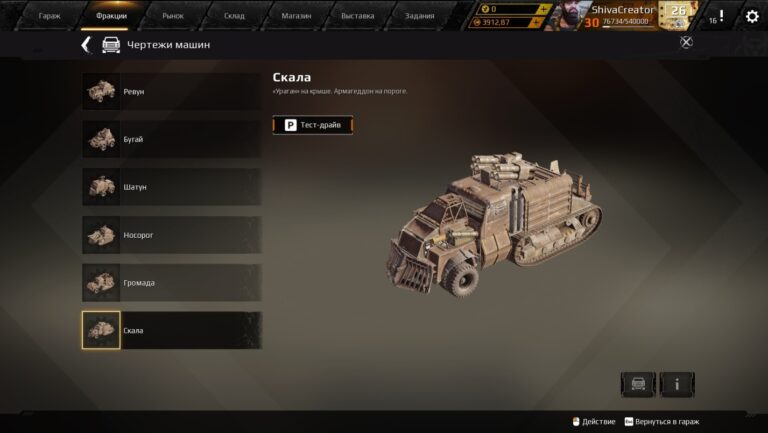
Task: Open the info button marked i
Action: pos(677,384)
